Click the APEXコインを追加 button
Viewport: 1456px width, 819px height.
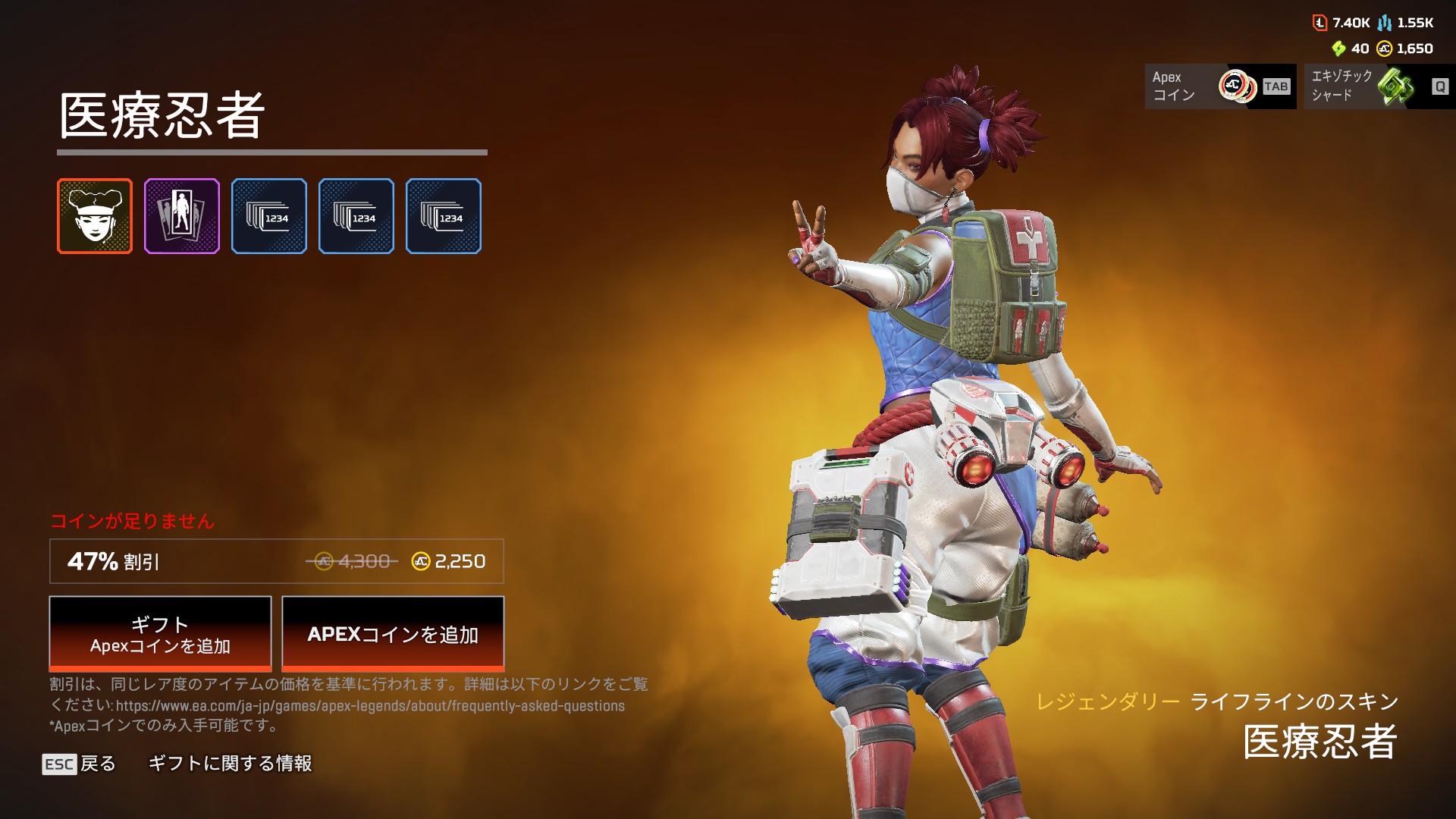pos(393,634)
